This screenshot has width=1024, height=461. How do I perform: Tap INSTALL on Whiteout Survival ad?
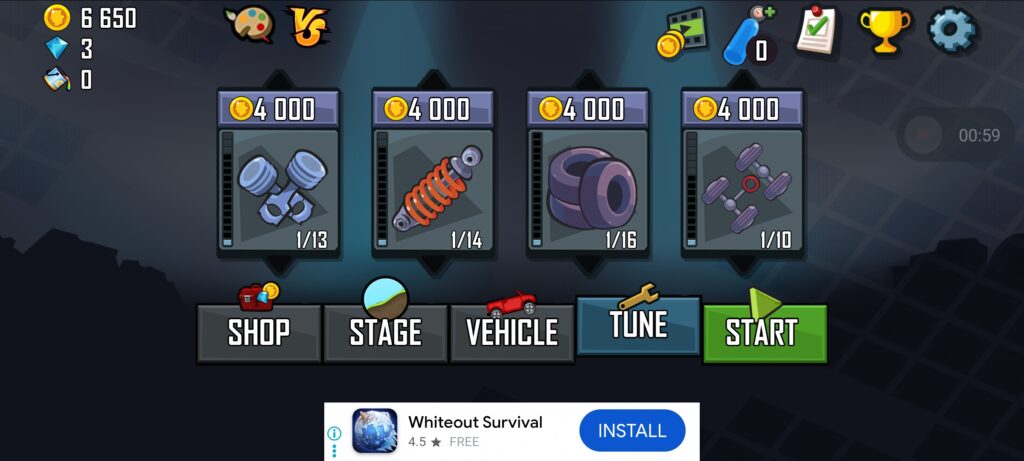pyautogui.click(x=632, y=431)
